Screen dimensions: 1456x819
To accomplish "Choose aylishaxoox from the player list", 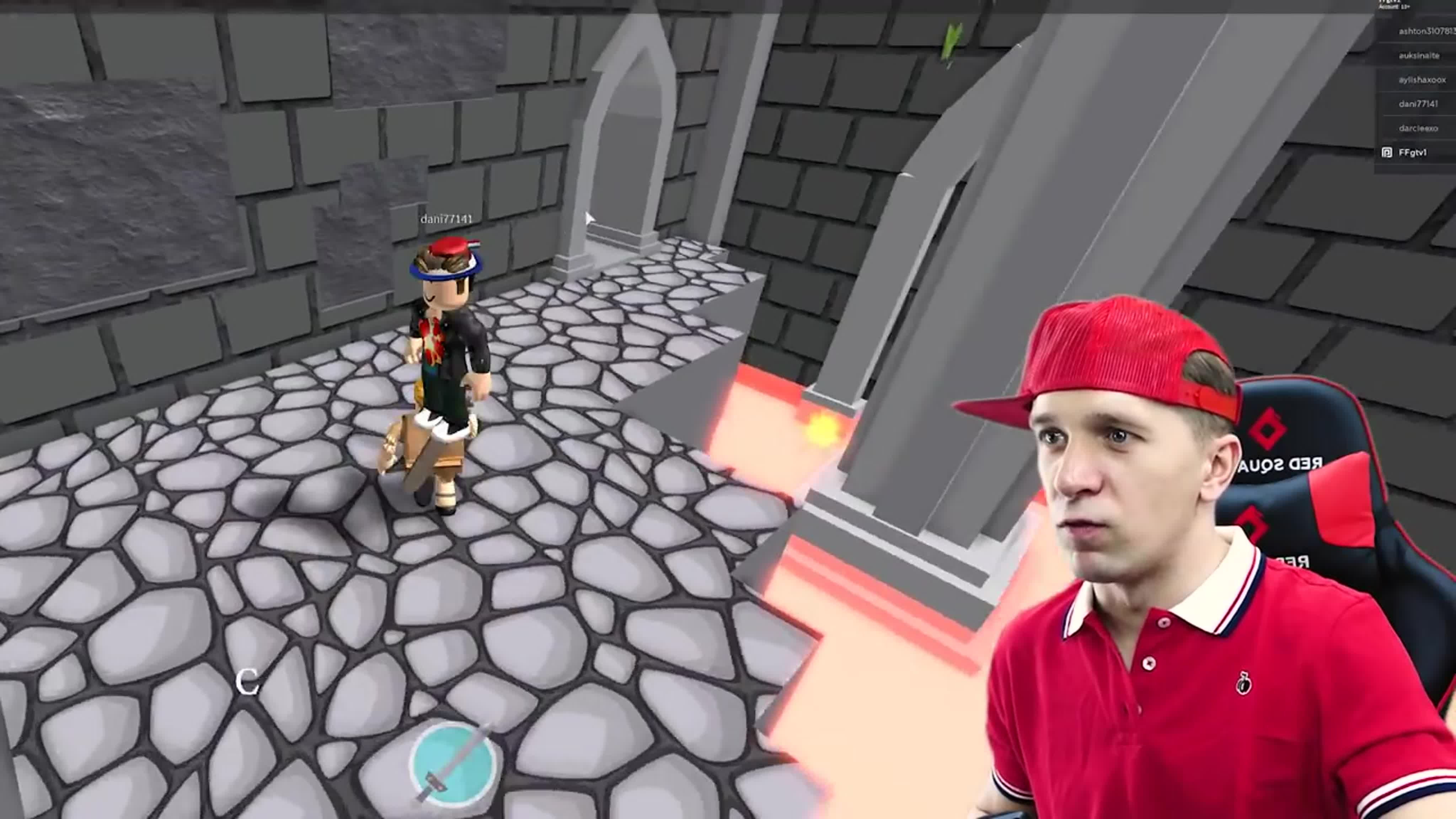I will point(1422,80).
